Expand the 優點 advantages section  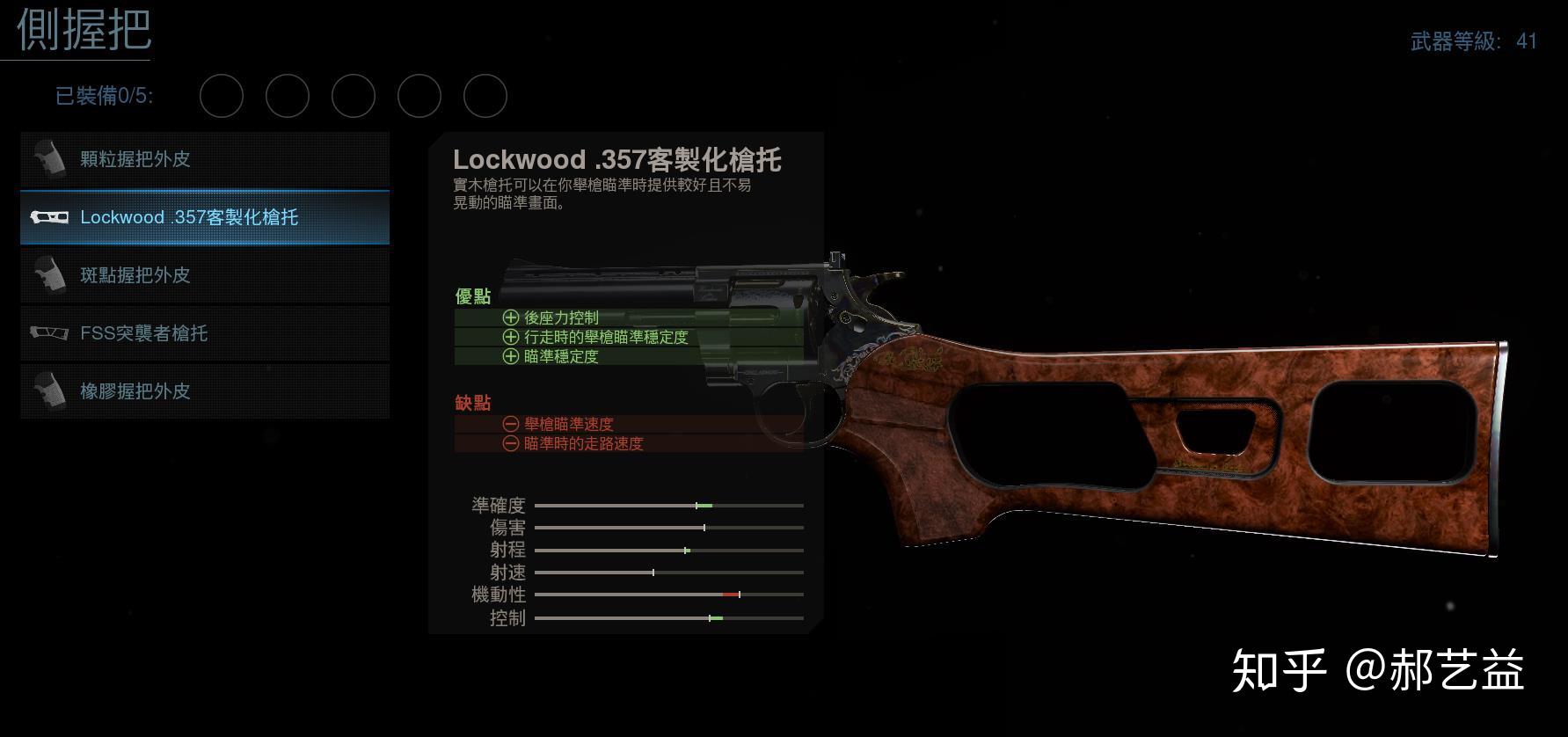click(x=474, y=296)
